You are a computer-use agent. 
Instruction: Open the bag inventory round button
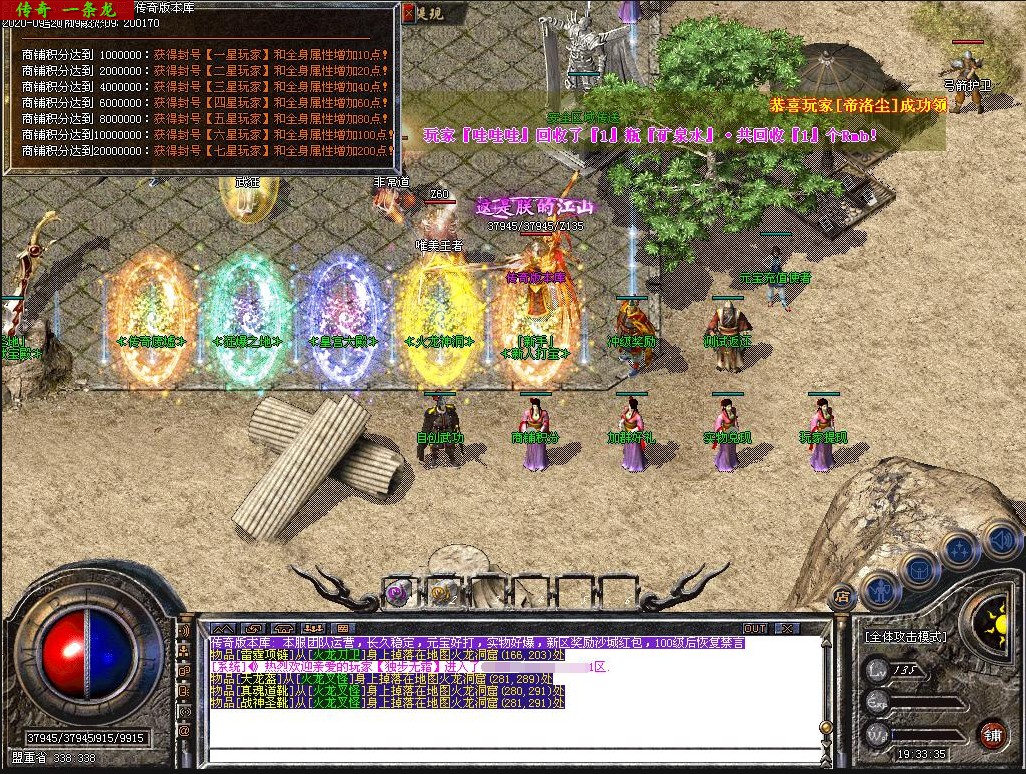(919, 571)
